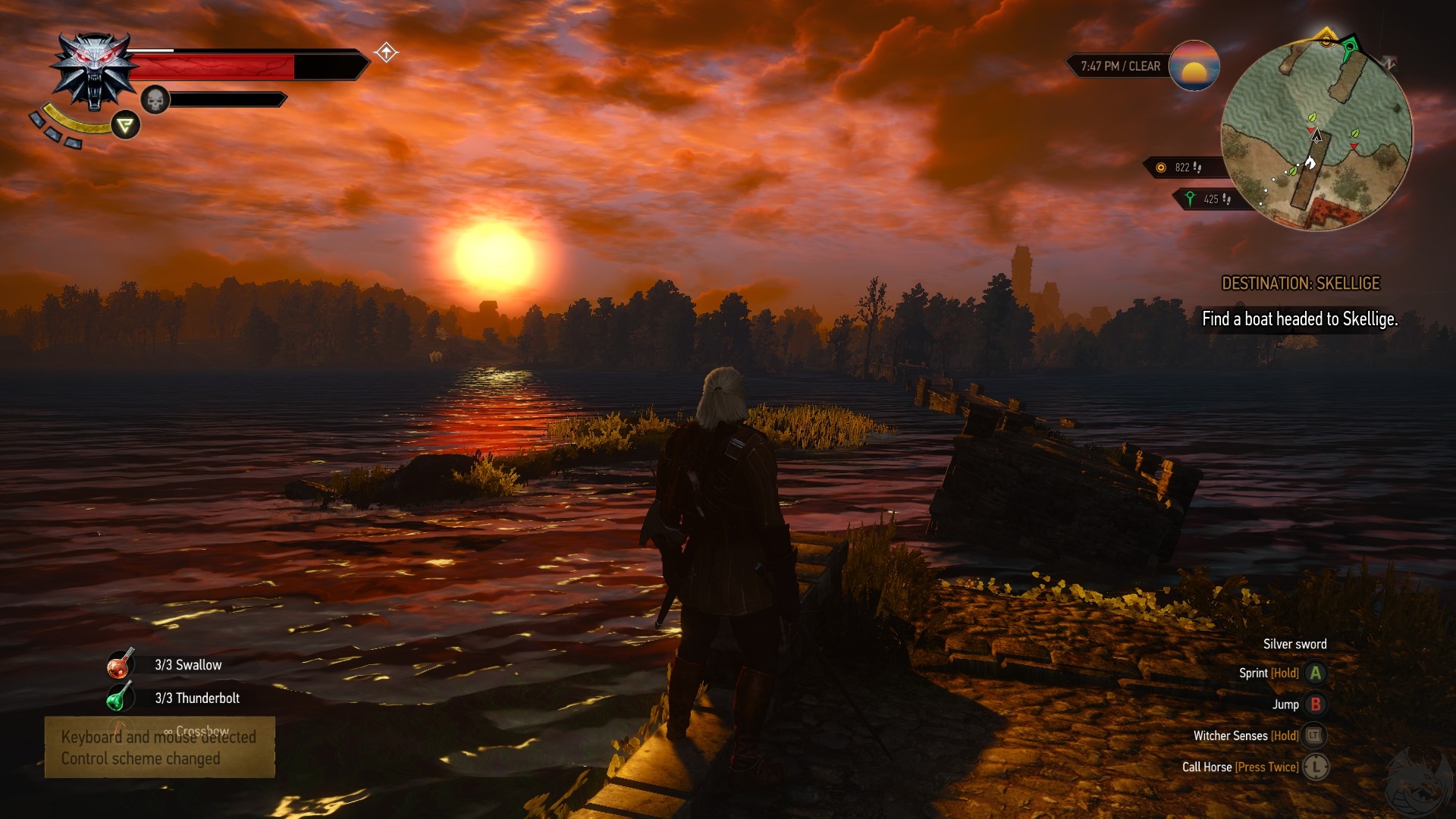Image resolution: width=1456 pixels, height=819 pixels.
Task: Click the circular minimap
Action: (1316, 136)
